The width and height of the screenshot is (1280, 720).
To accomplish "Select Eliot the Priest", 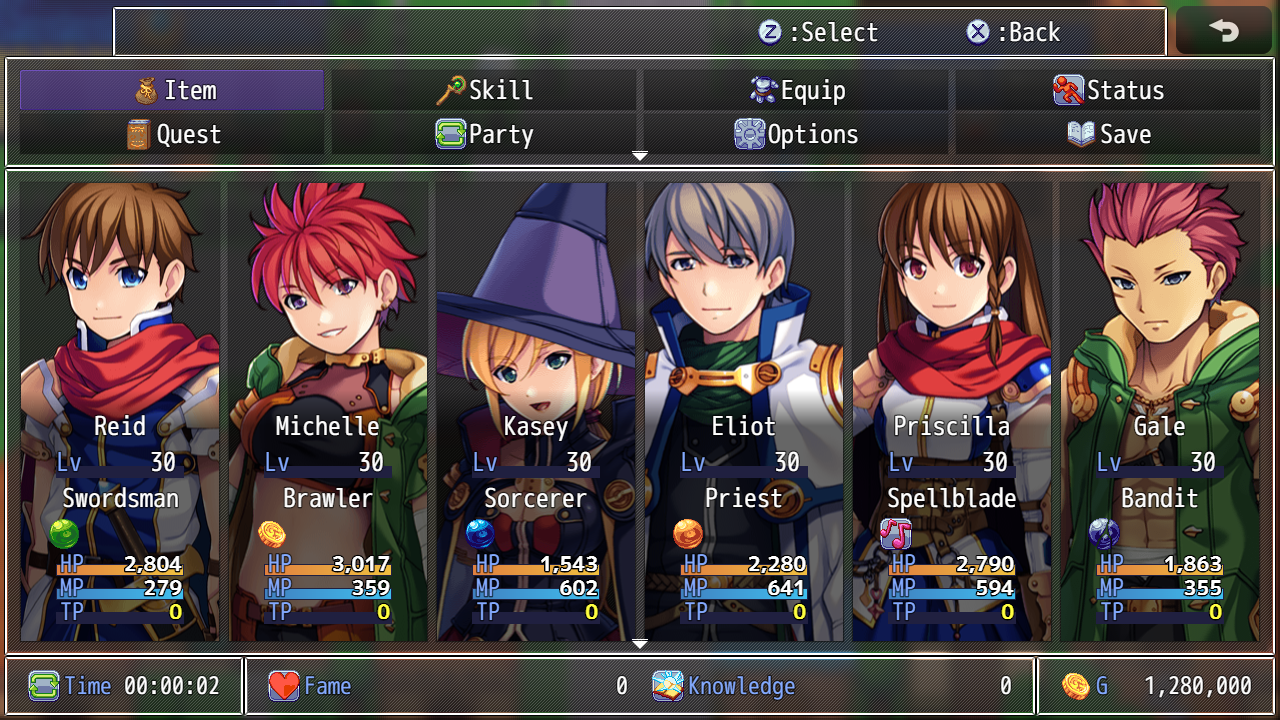I will [744, 410].
